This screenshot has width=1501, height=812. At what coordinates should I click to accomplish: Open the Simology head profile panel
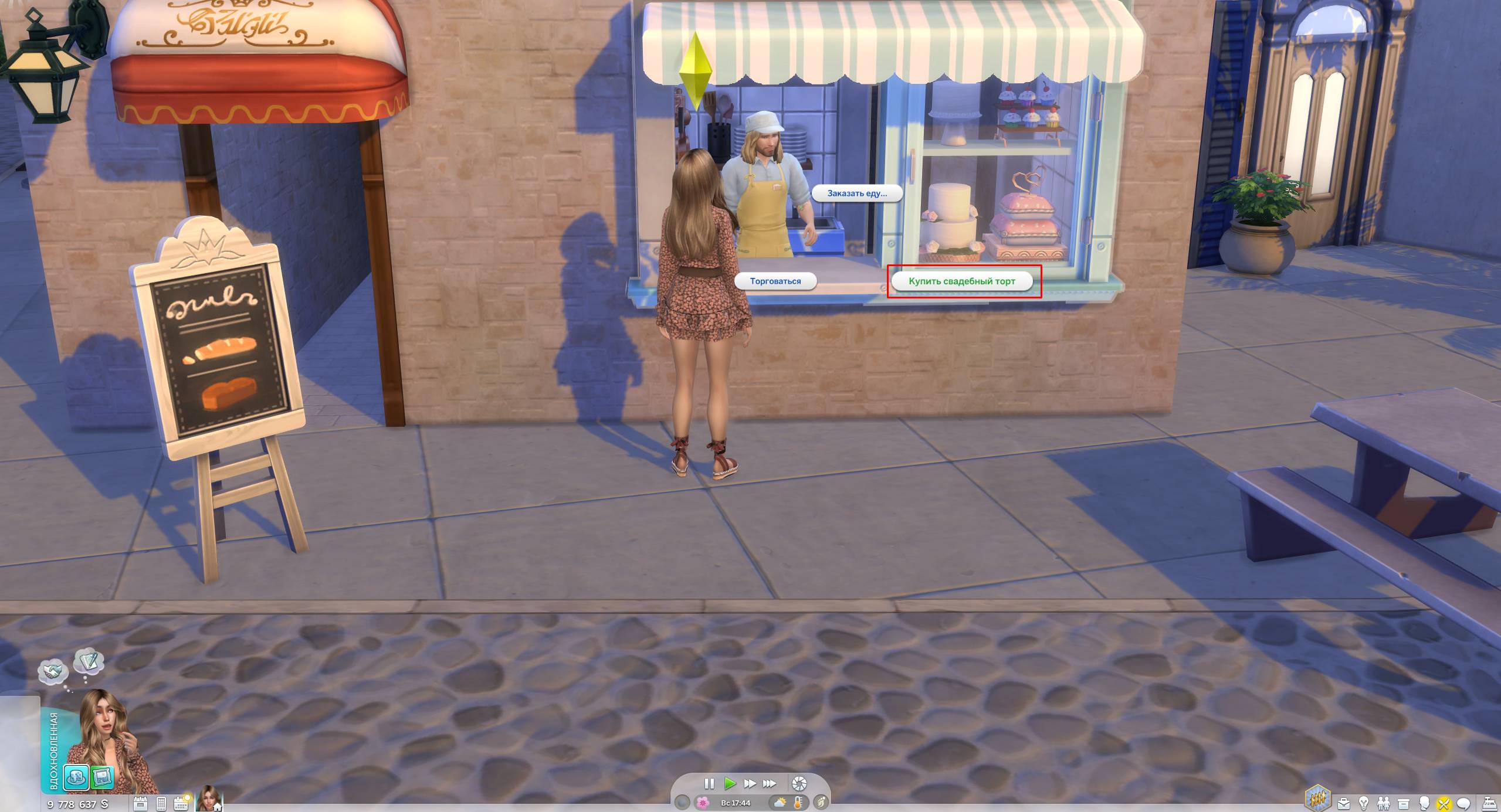coord(1424,803)
